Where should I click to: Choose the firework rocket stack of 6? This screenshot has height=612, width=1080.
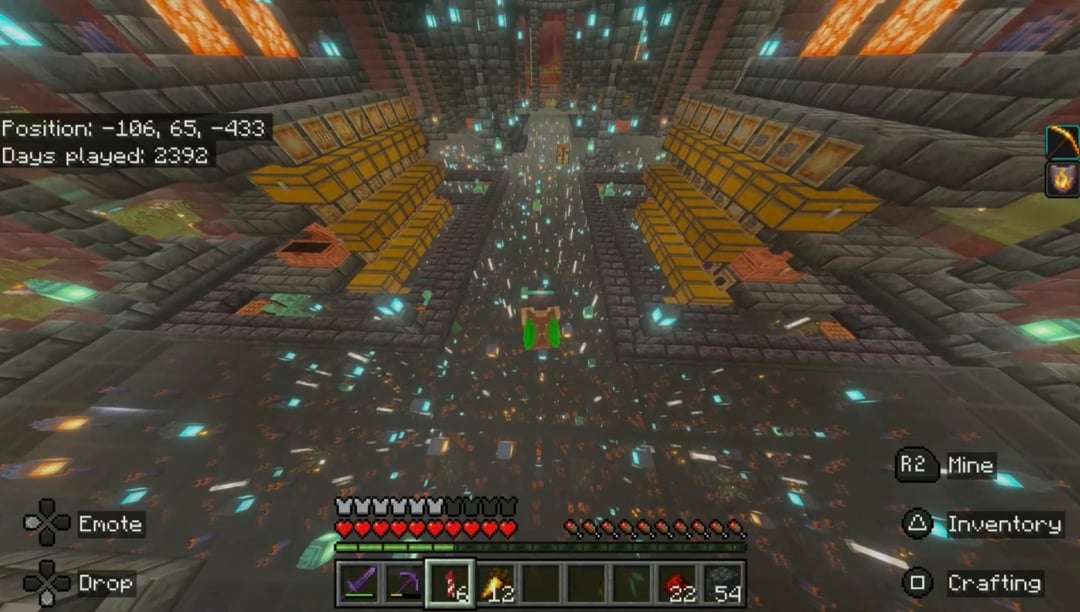449,583
